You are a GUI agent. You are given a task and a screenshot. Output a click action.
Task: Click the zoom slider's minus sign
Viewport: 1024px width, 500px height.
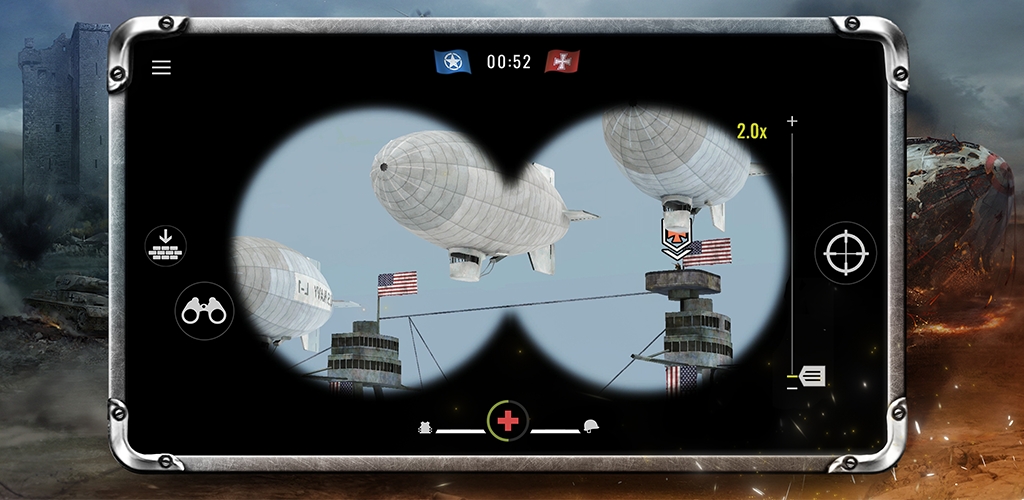792,387
